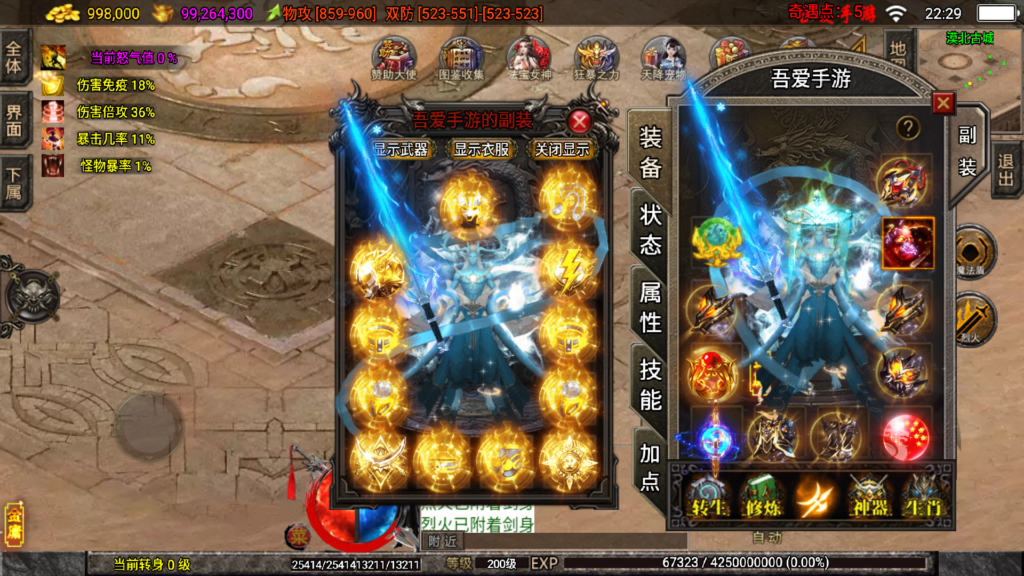
Task: Click the 退出 exit button
Action: [1006, 170]
